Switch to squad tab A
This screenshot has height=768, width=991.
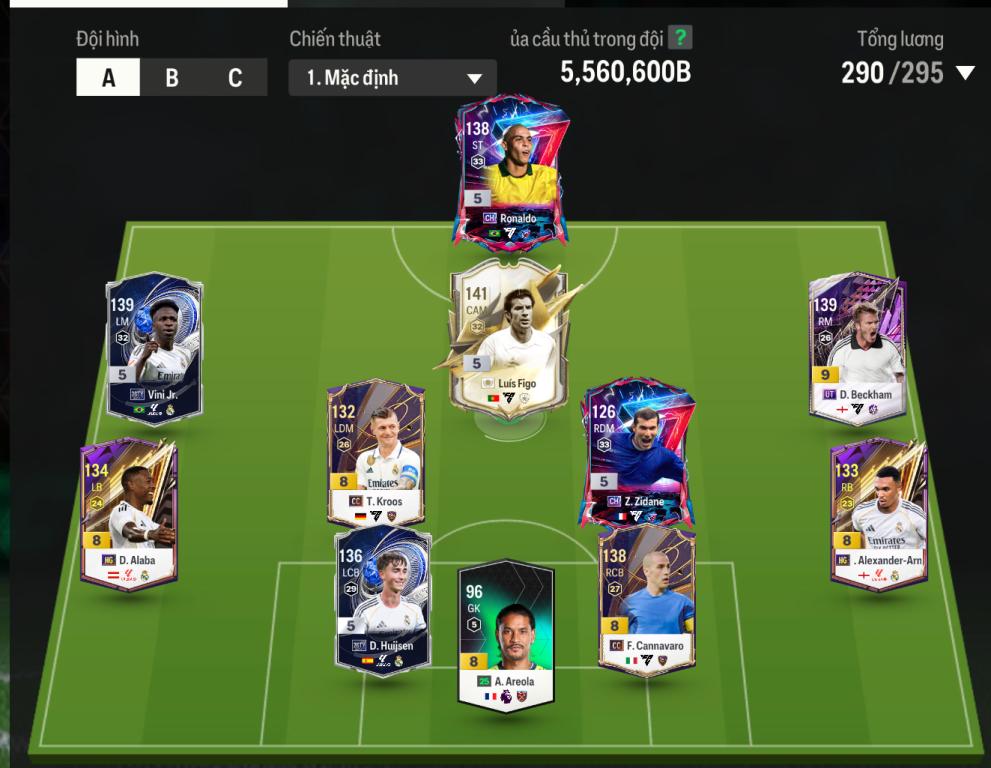point(108,78)
